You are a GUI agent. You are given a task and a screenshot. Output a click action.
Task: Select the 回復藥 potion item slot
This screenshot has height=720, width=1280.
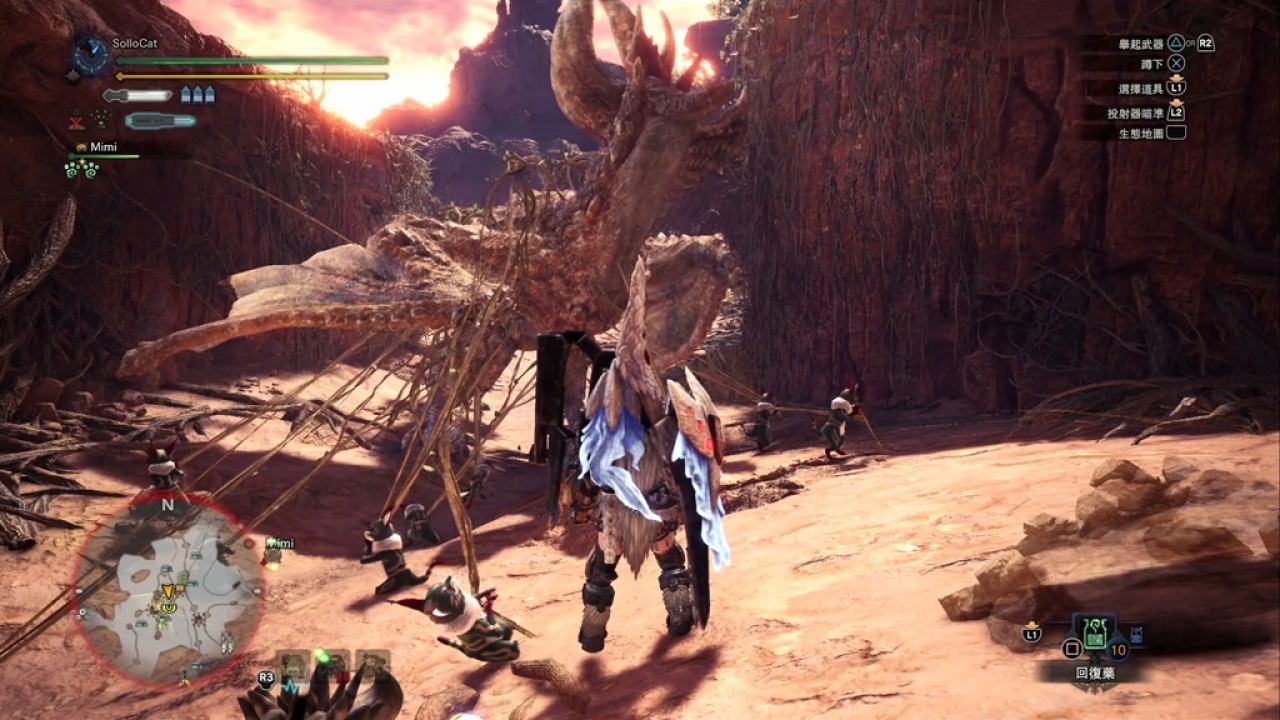[x=1095, y=633]
